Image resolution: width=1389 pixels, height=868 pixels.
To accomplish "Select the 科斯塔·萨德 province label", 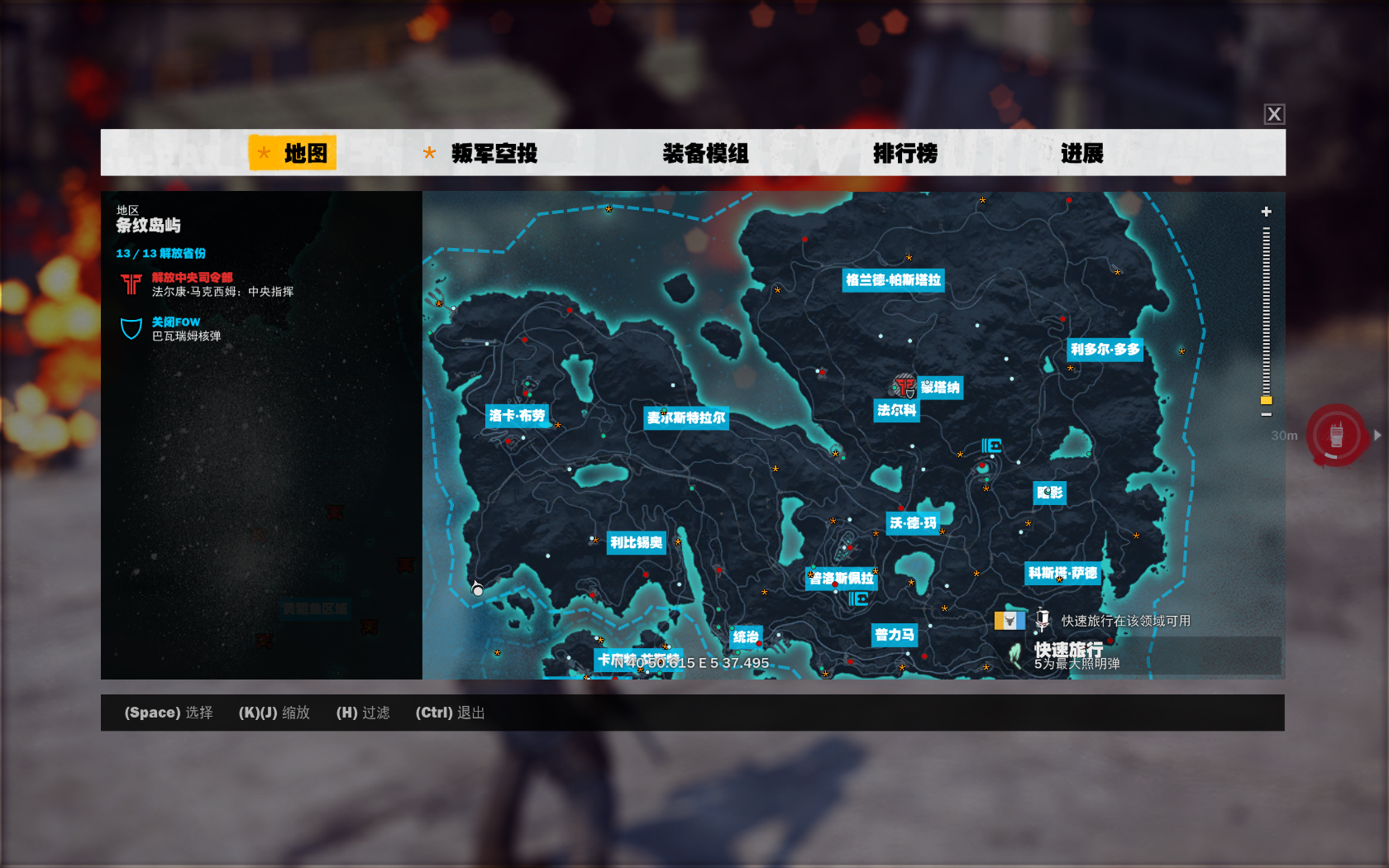I will pos(1062,573).
